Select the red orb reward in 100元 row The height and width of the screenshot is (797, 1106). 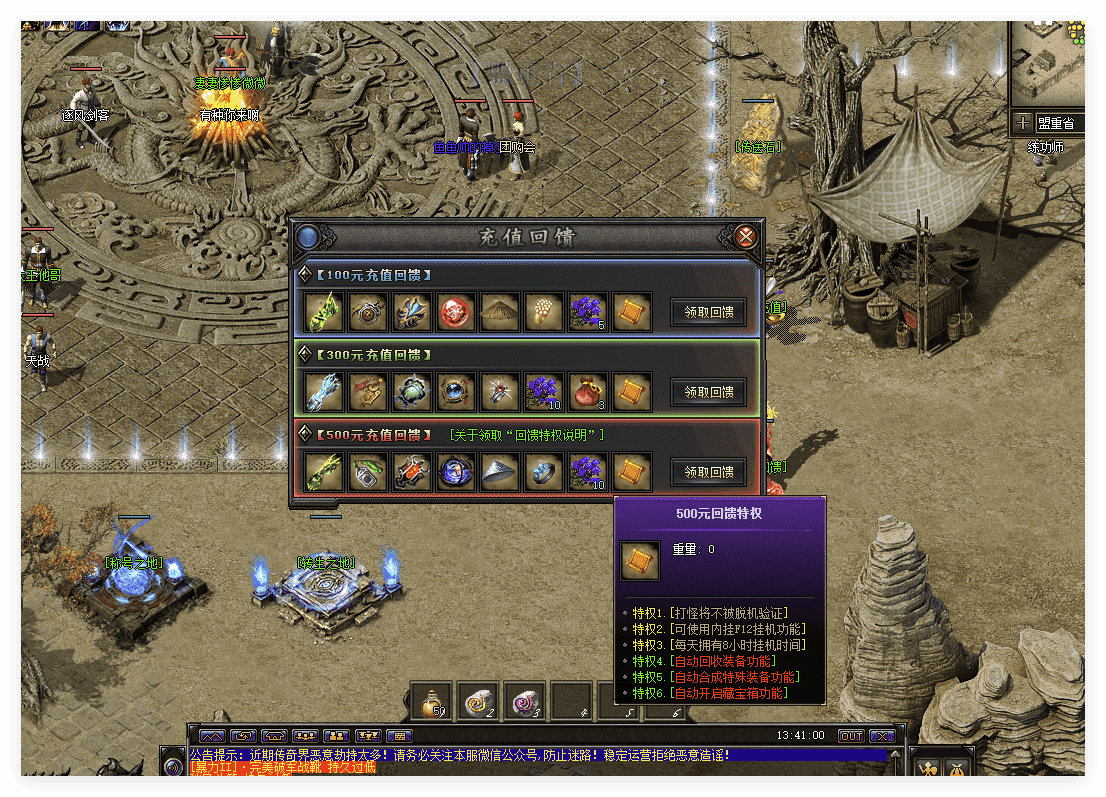[x=456, y=312]
